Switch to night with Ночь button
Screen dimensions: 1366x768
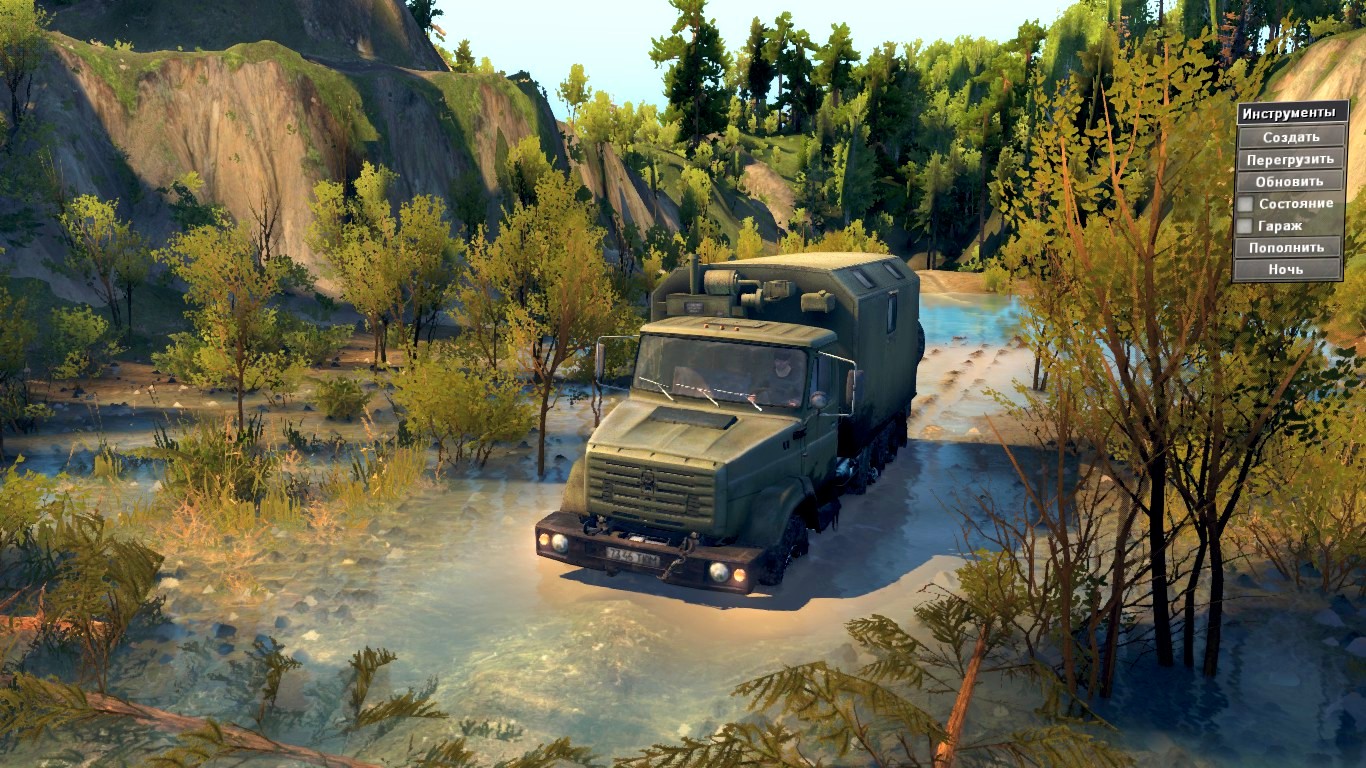(x=1286, y=269)
